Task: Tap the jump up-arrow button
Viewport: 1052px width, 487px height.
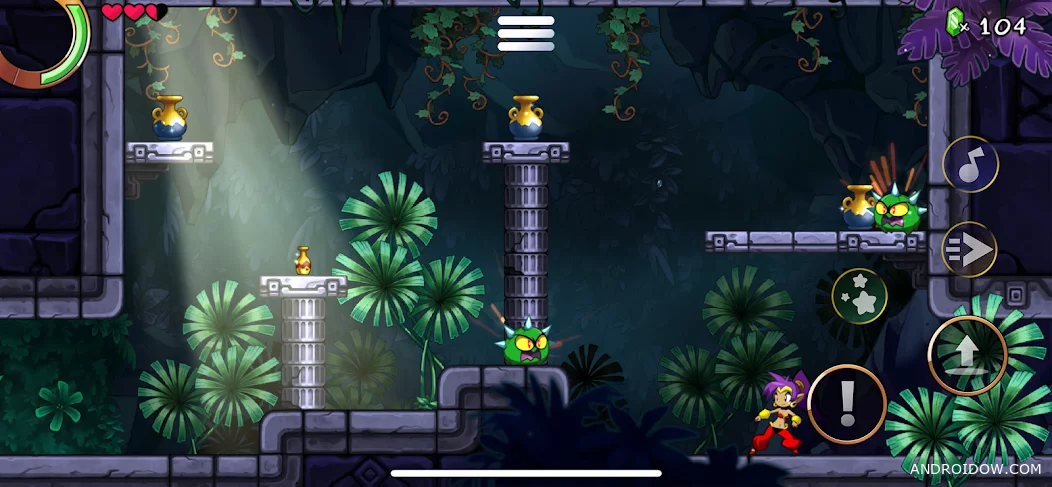Action: pos(967,355)
